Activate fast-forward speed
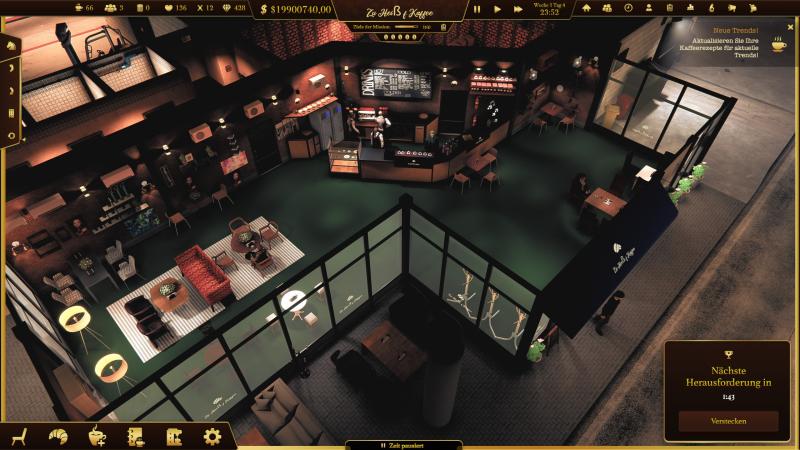Screen dimensions: 800x450 click(x=519, y=9)
